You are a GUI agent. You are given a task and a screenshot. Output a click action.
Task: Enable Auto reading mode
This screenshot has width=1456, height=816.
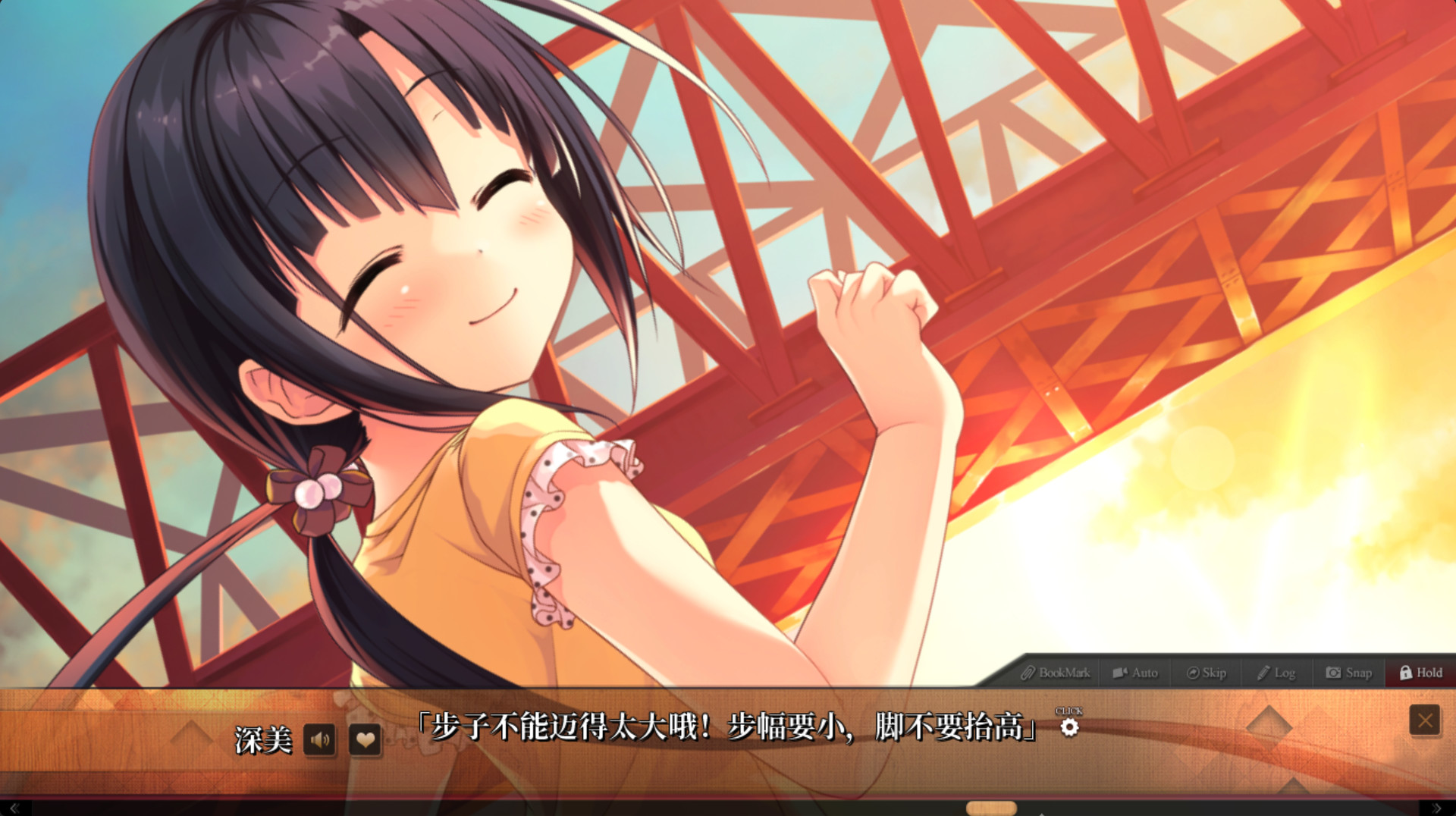(x=1135, y=673)
